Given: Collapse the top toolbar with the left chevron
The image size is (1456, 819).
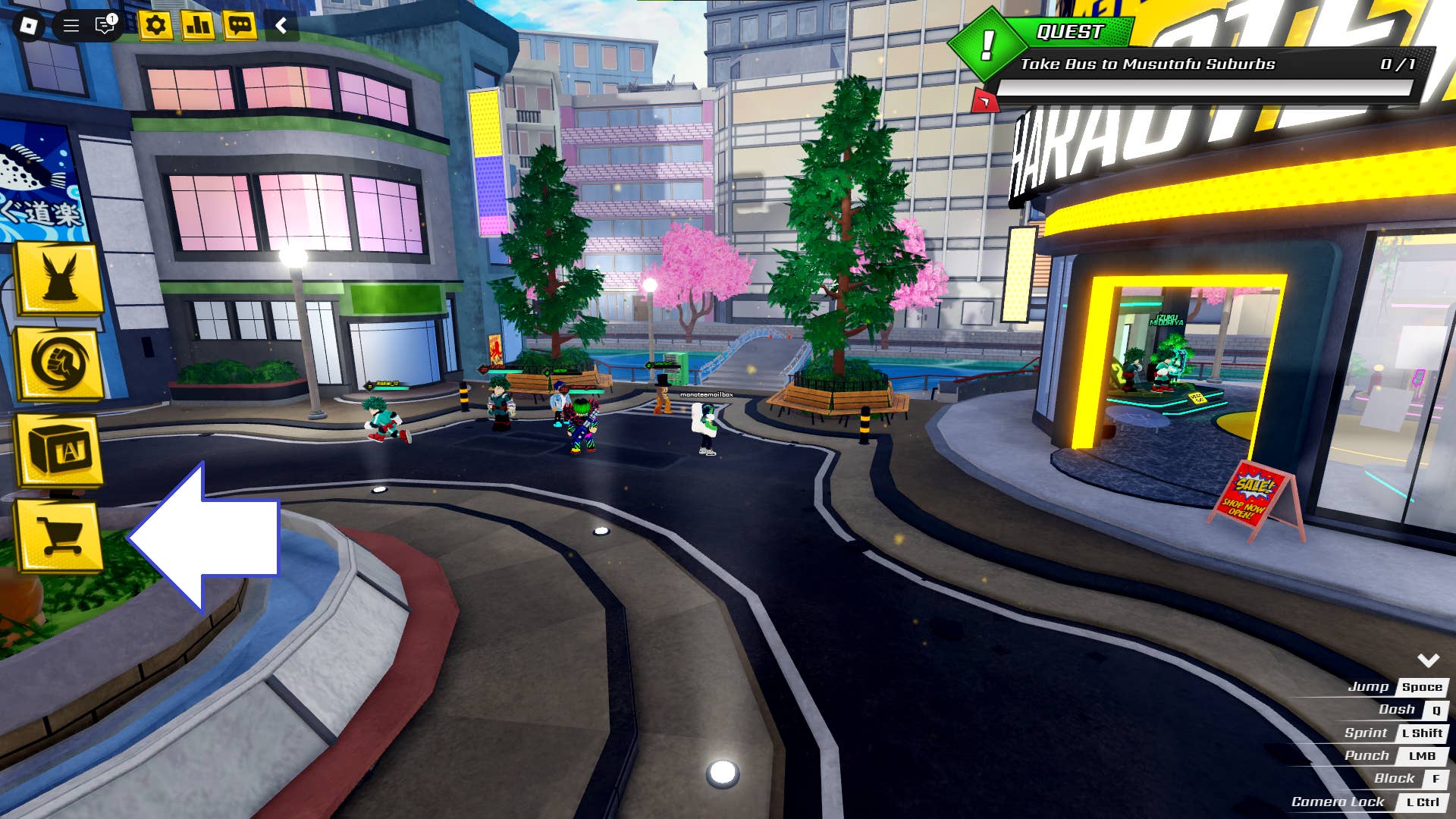Looking at the screenshot, I should [281, 25].
